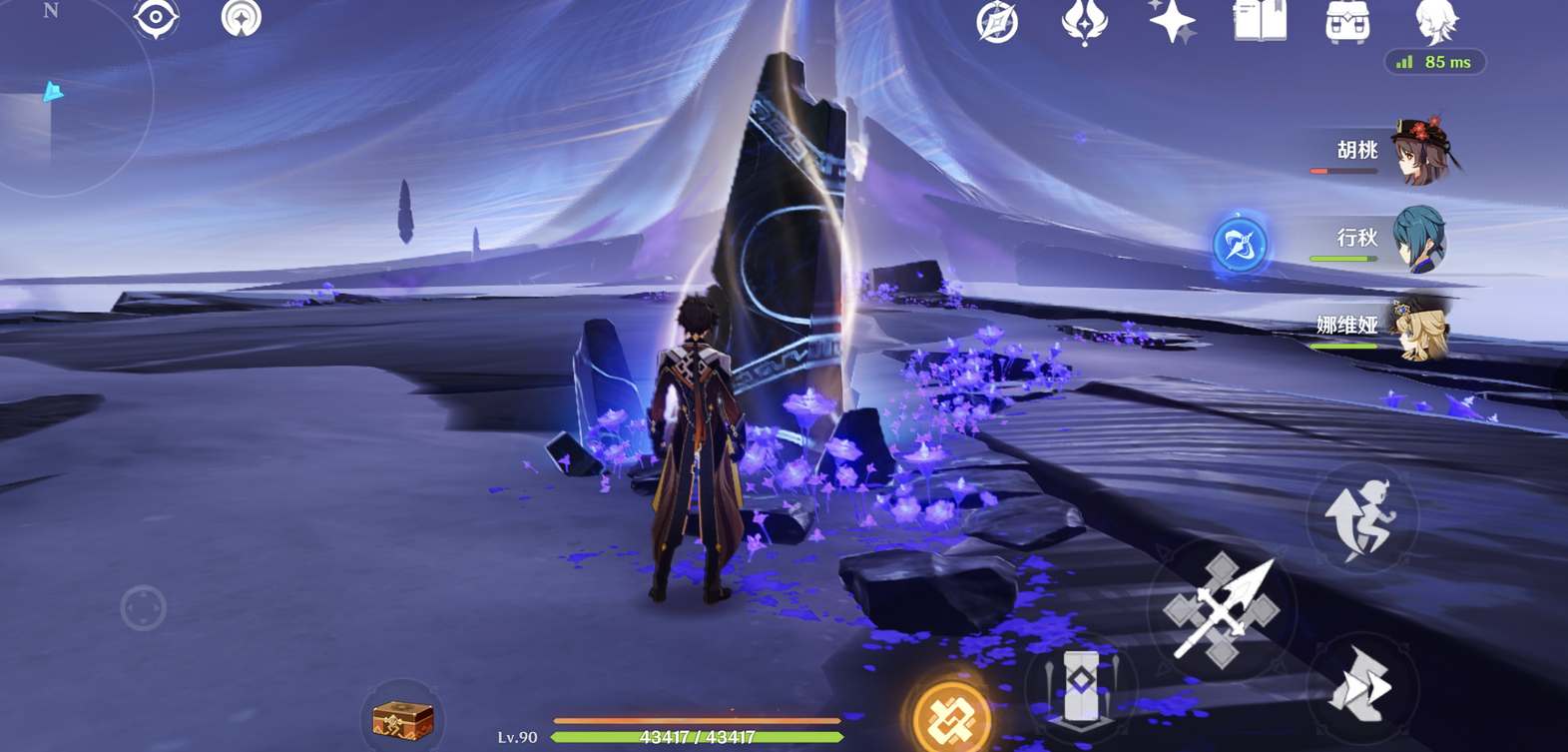Click the round arch icon near the minimap
This screenshot has height=752, width=1568.
[x=241, y=18]
